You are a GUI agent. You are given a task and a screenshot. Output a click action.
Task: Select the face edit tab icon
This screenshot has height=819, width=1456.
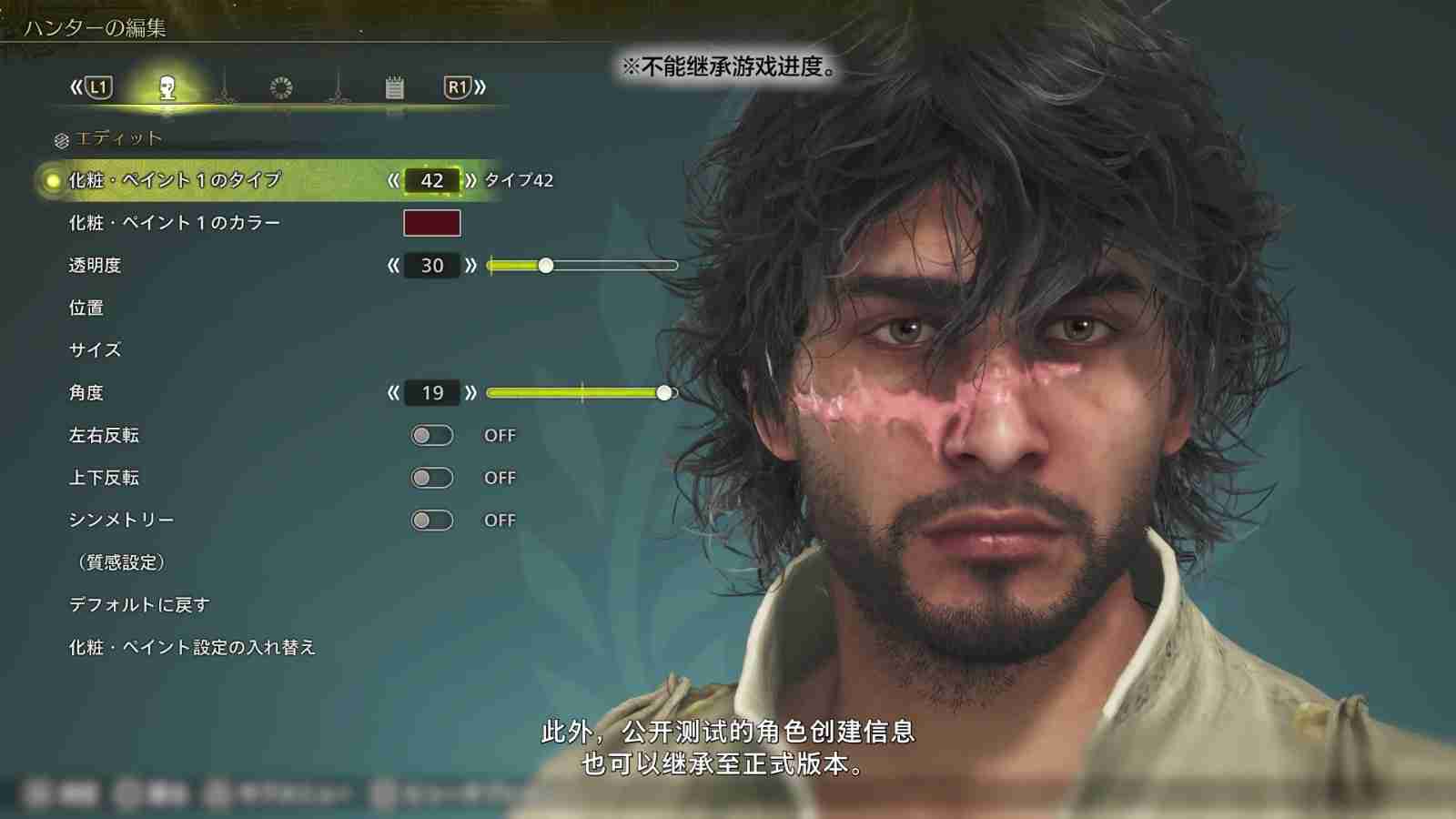167,86
